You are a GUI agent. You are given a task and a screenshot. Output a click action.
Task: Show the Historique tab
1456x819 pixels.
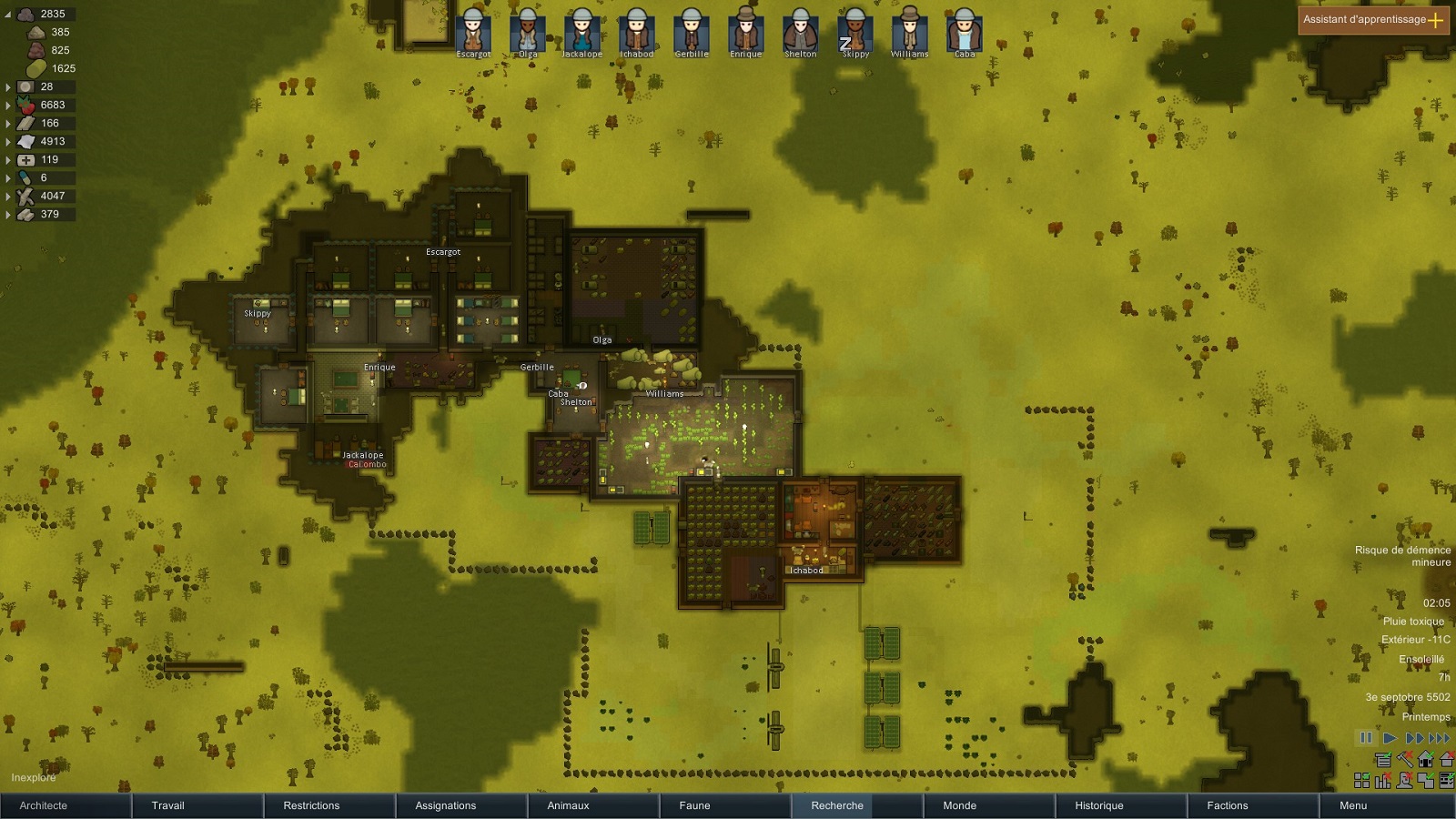click(x=1121, y=805)
